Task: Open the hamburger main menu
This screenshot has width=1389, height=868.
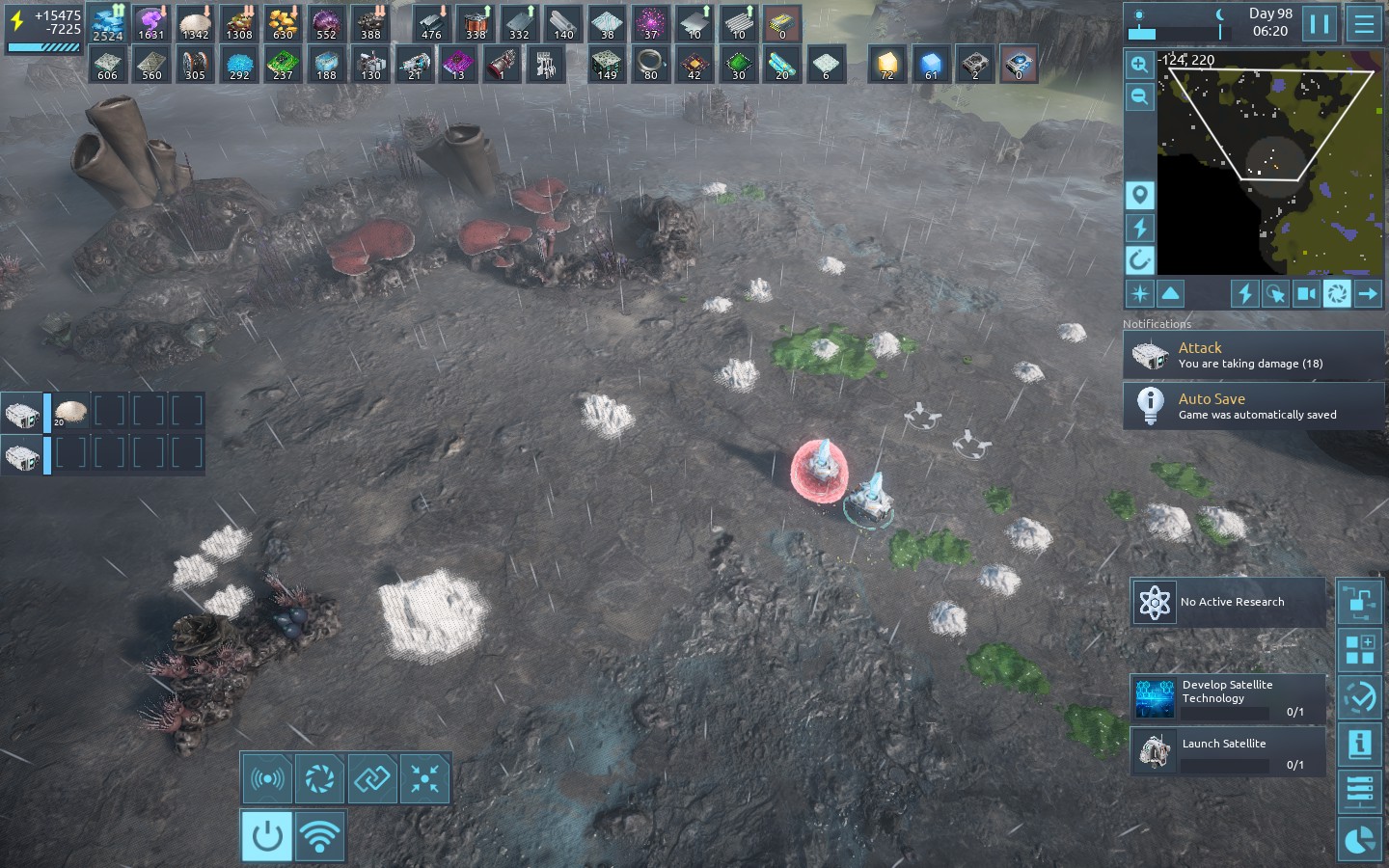Action: tap(1364, 23)
